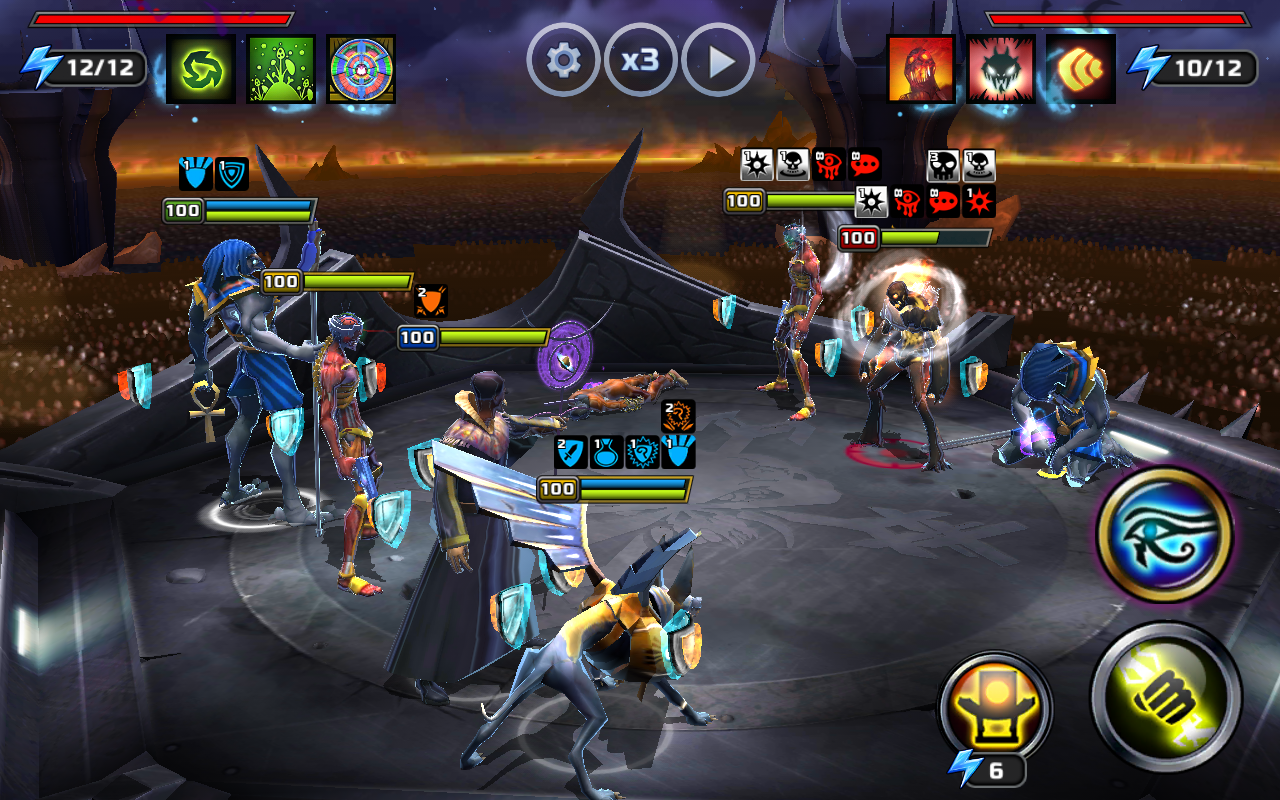1280x800 pixels.
Task: Inspect the green mushrooms talisman icon
Action: (x=281, y=68)
